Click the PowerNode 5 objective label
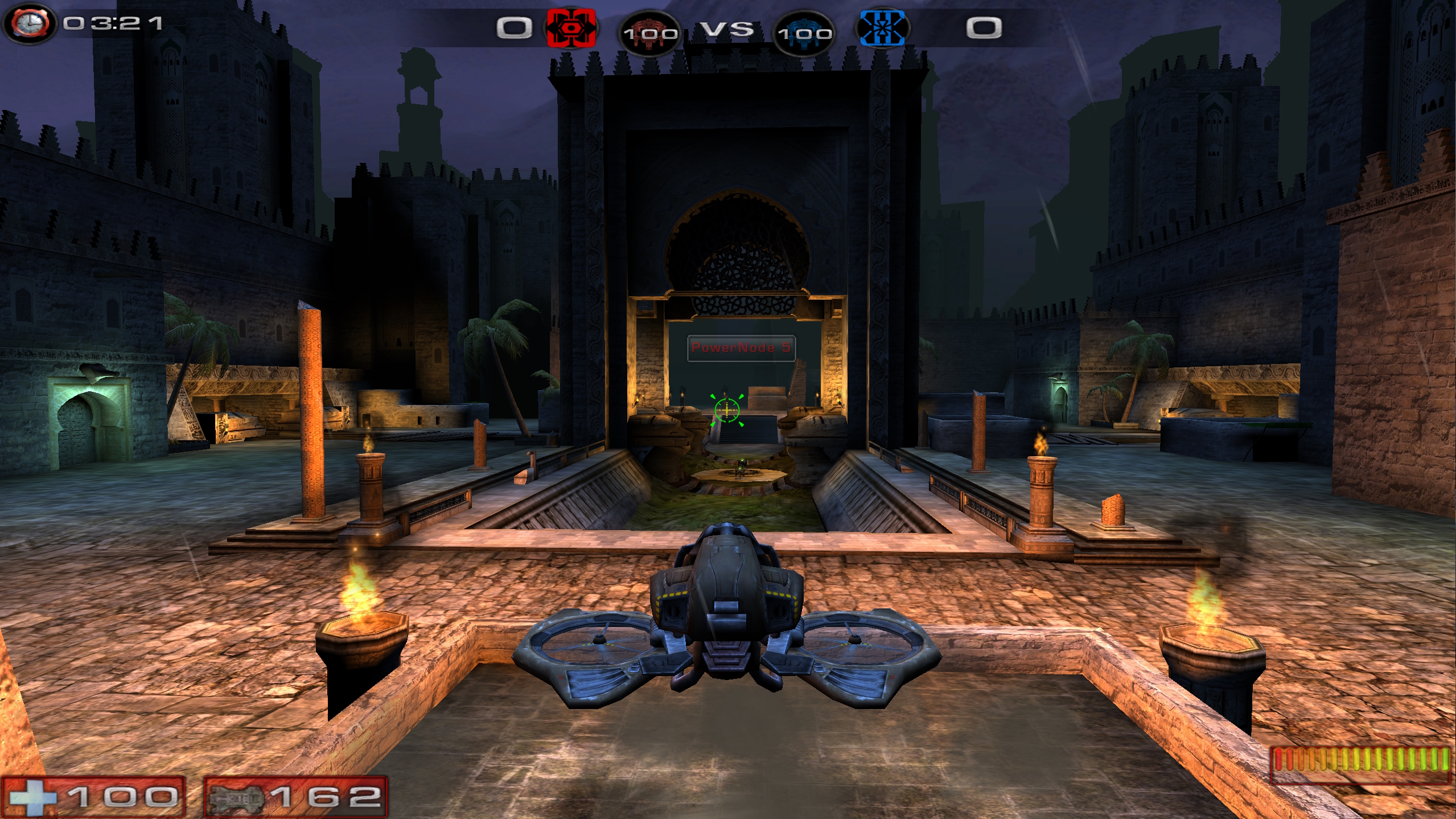The height and width of the screenshot is (819, 1456). [x=741, y=347]
